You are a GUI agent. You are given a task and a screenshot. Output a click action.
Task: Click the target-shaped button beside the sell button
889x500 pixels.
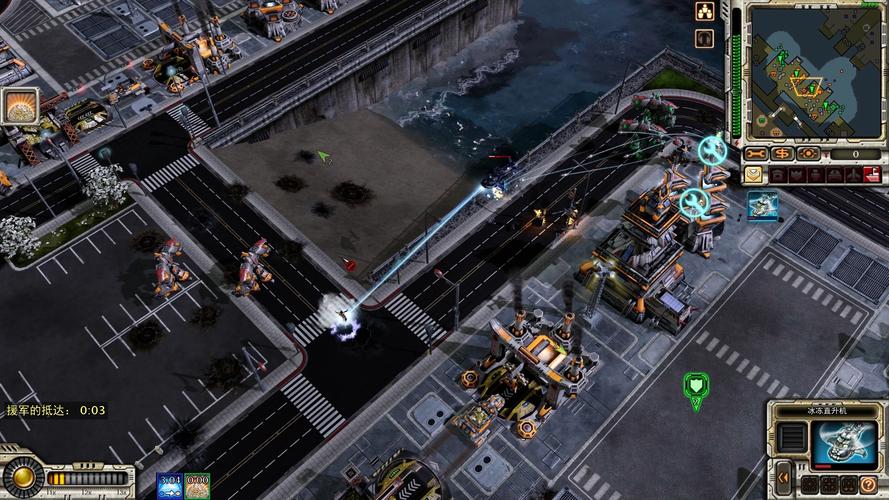click(x=808, y=153)
